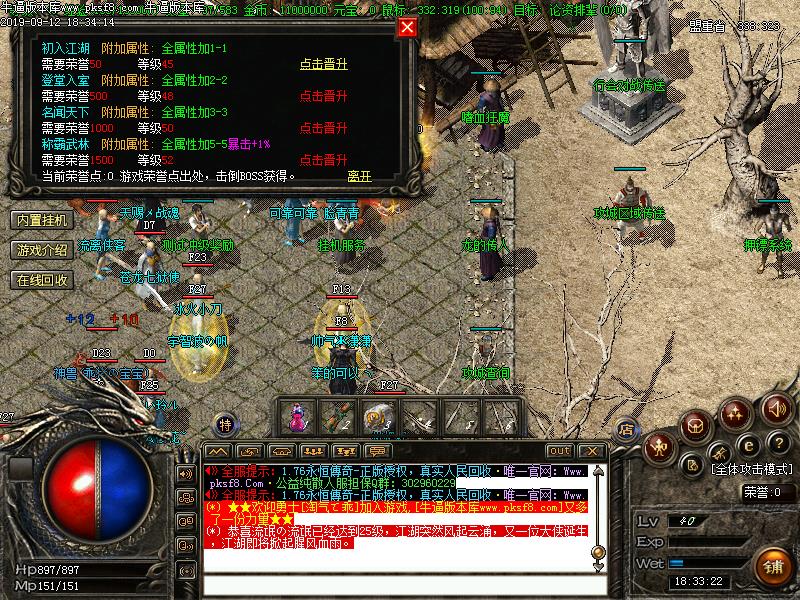Open the character status figure button

click(x=660, y=450)
